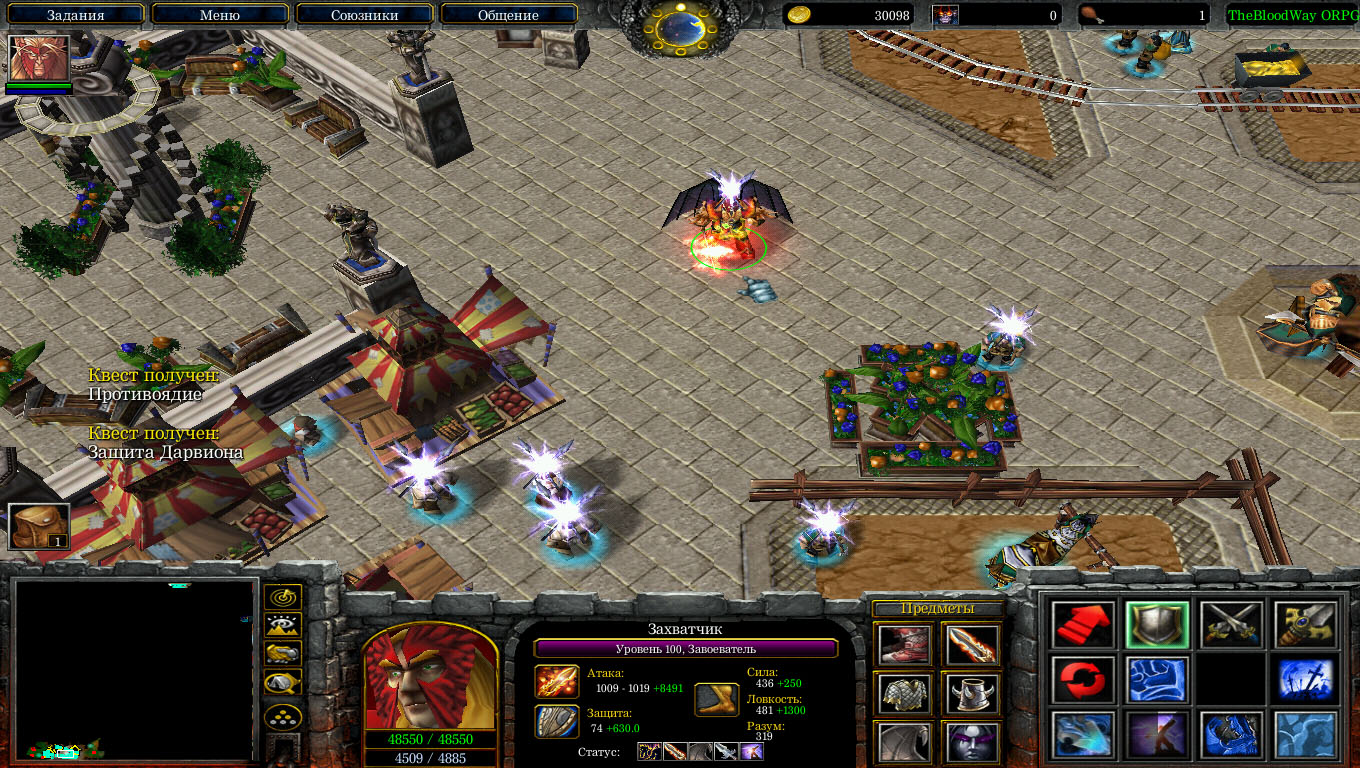1360x768 pixels.
Task: Select the chainmail armor inventory item
Action: point(905,693)
